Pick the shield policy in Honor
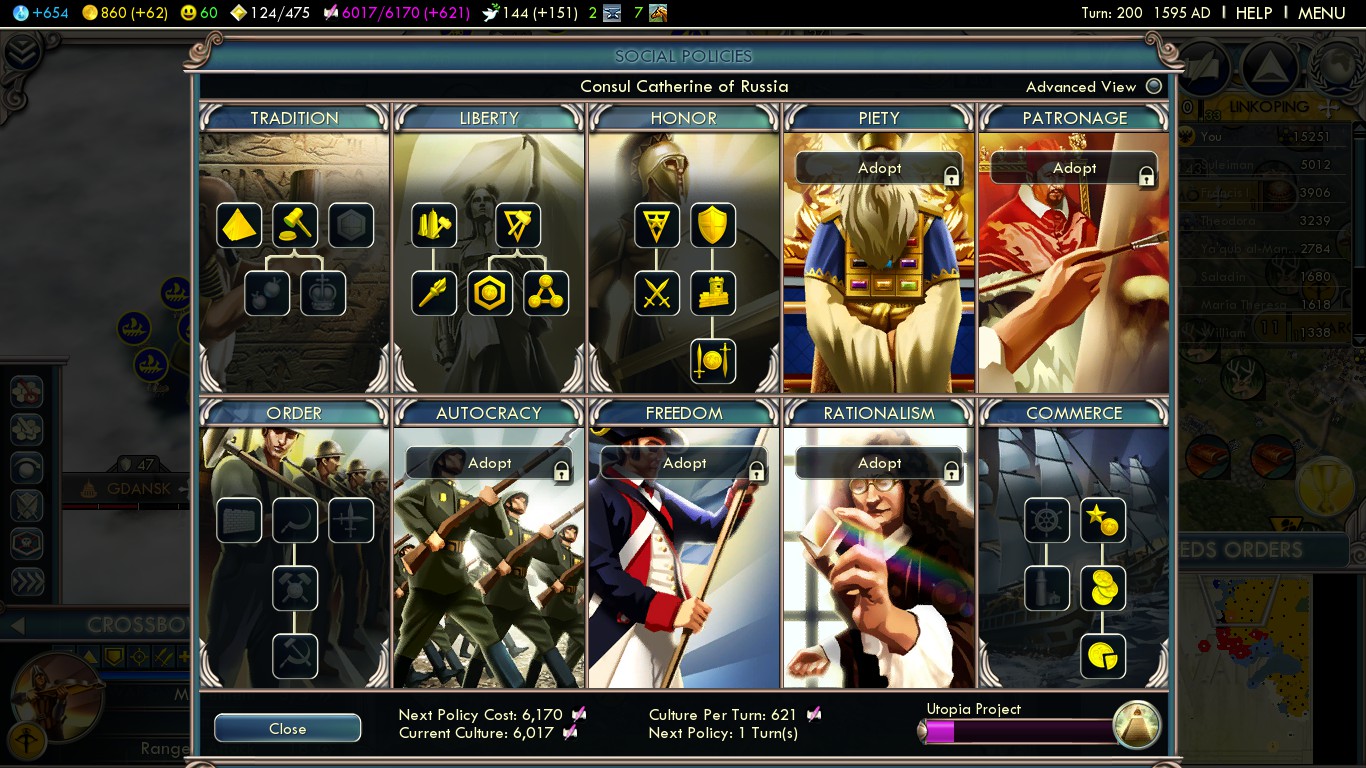Viewport: 1366px width, 768px height. [713, 226]
